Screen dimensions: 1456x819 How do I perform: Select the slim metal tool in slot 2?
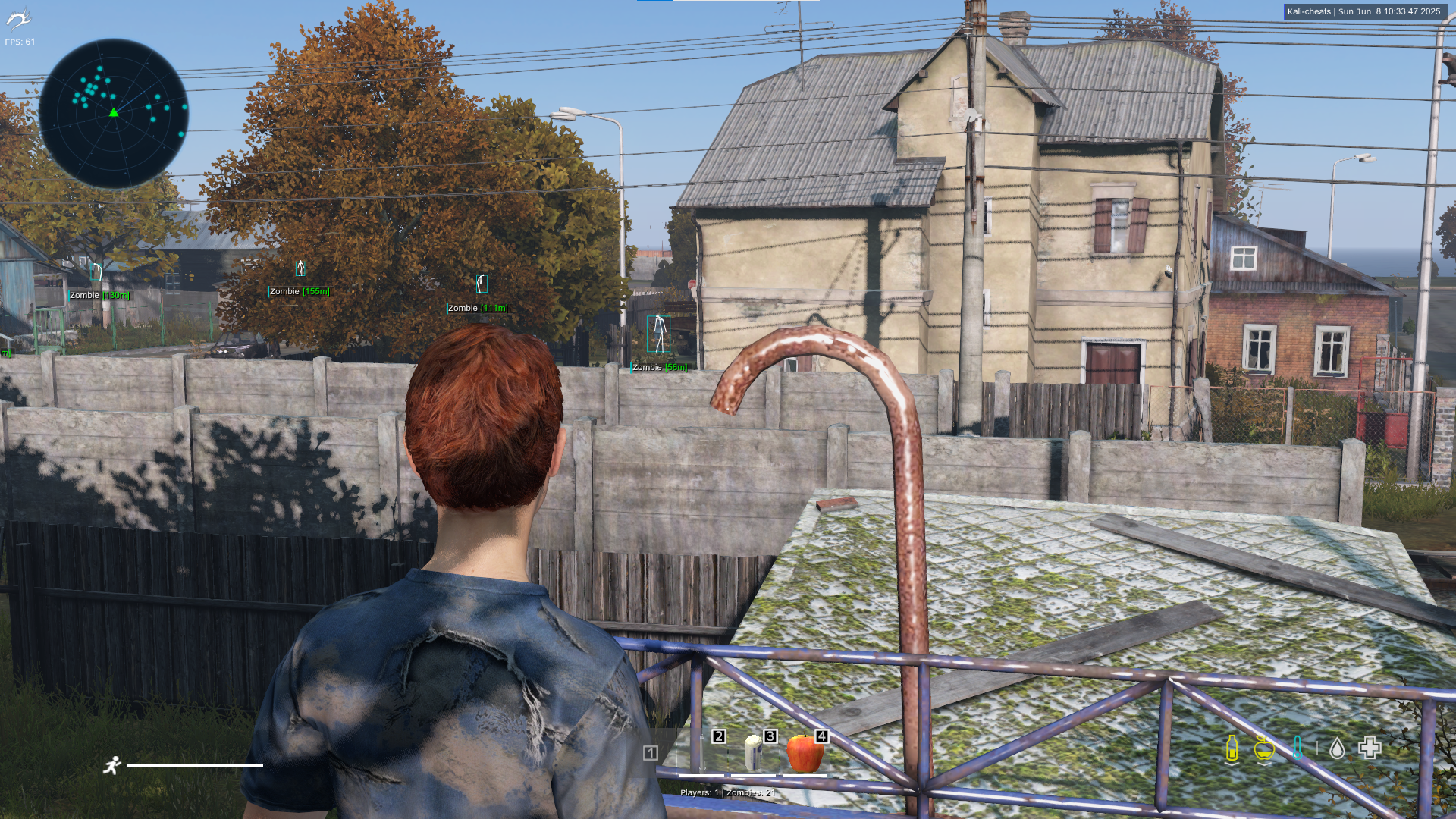click(x=703, y=752)
